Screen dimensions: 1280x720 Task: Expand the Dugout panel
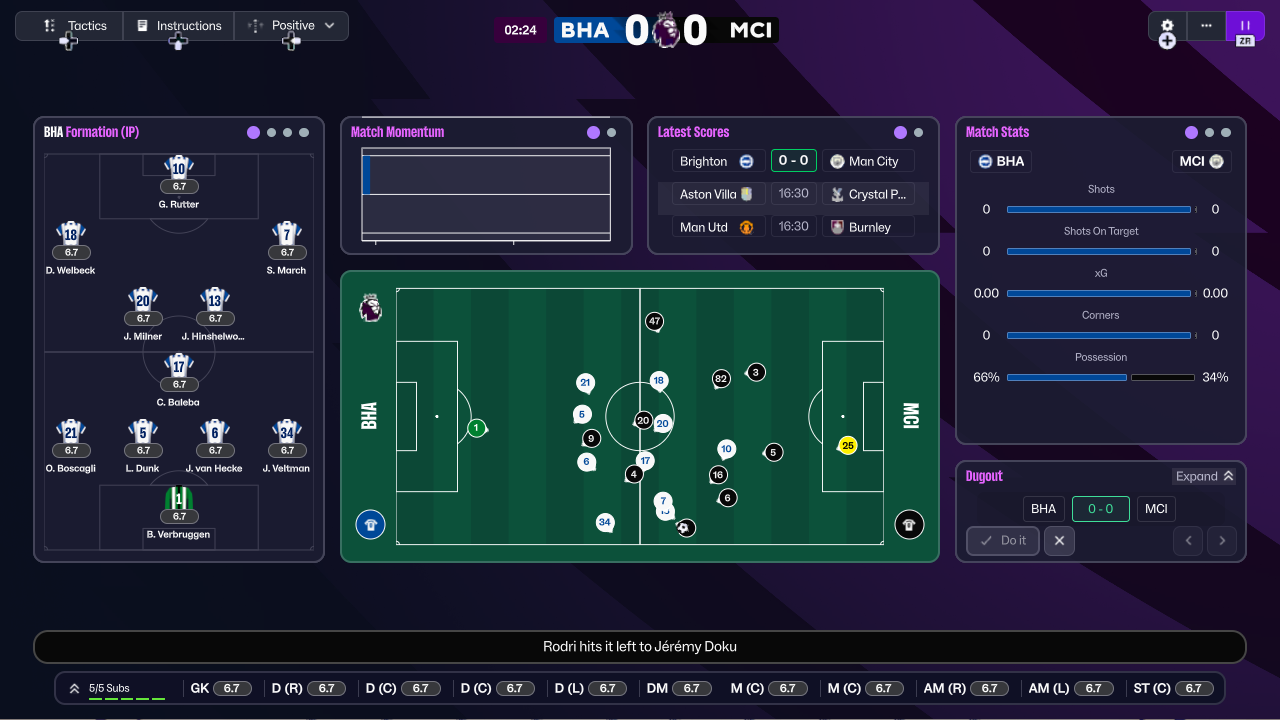pos(1204,476)
